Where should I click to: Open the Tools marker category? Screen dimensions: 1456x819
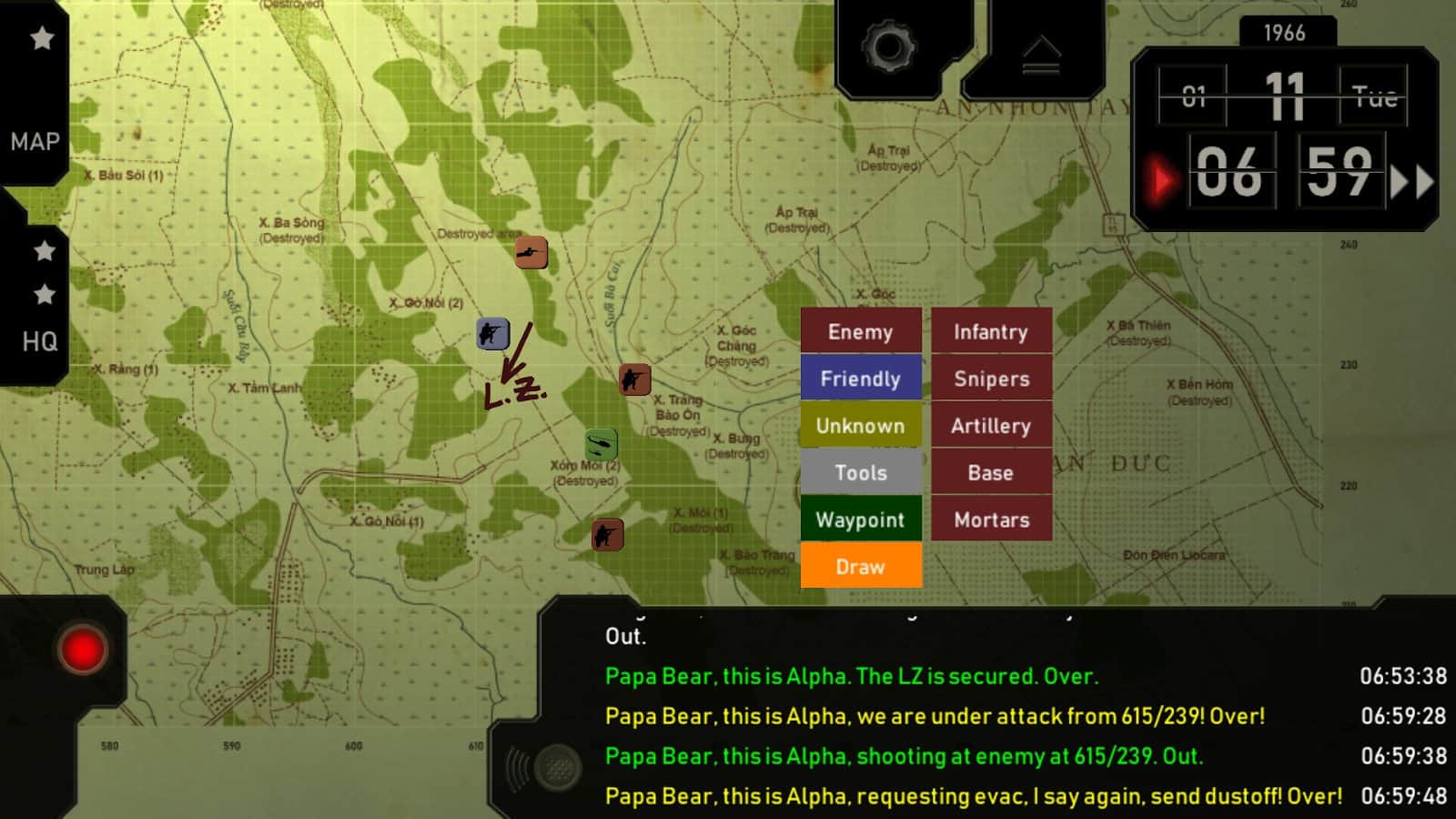pos(861,473)
